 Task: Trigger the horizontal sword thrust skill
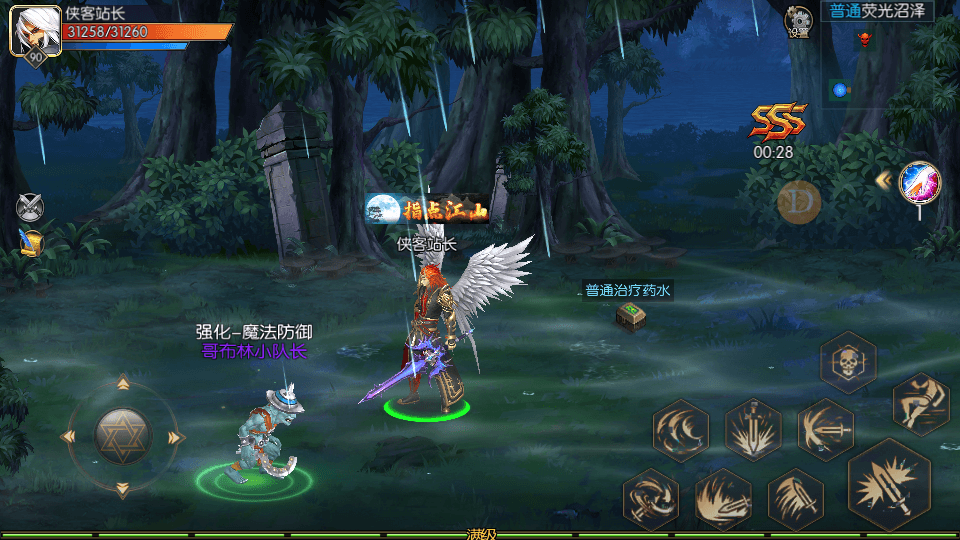825,430
